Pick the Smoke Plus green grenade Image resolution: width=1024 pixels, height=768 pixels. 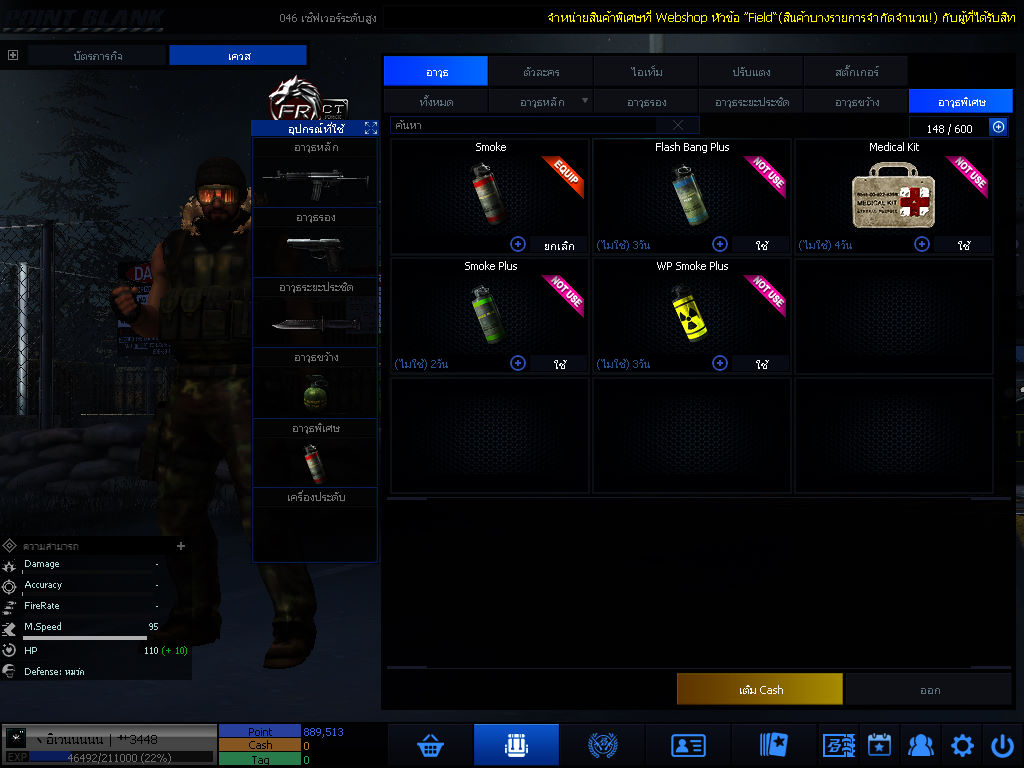pyautogui.click(x=489, y=310)
